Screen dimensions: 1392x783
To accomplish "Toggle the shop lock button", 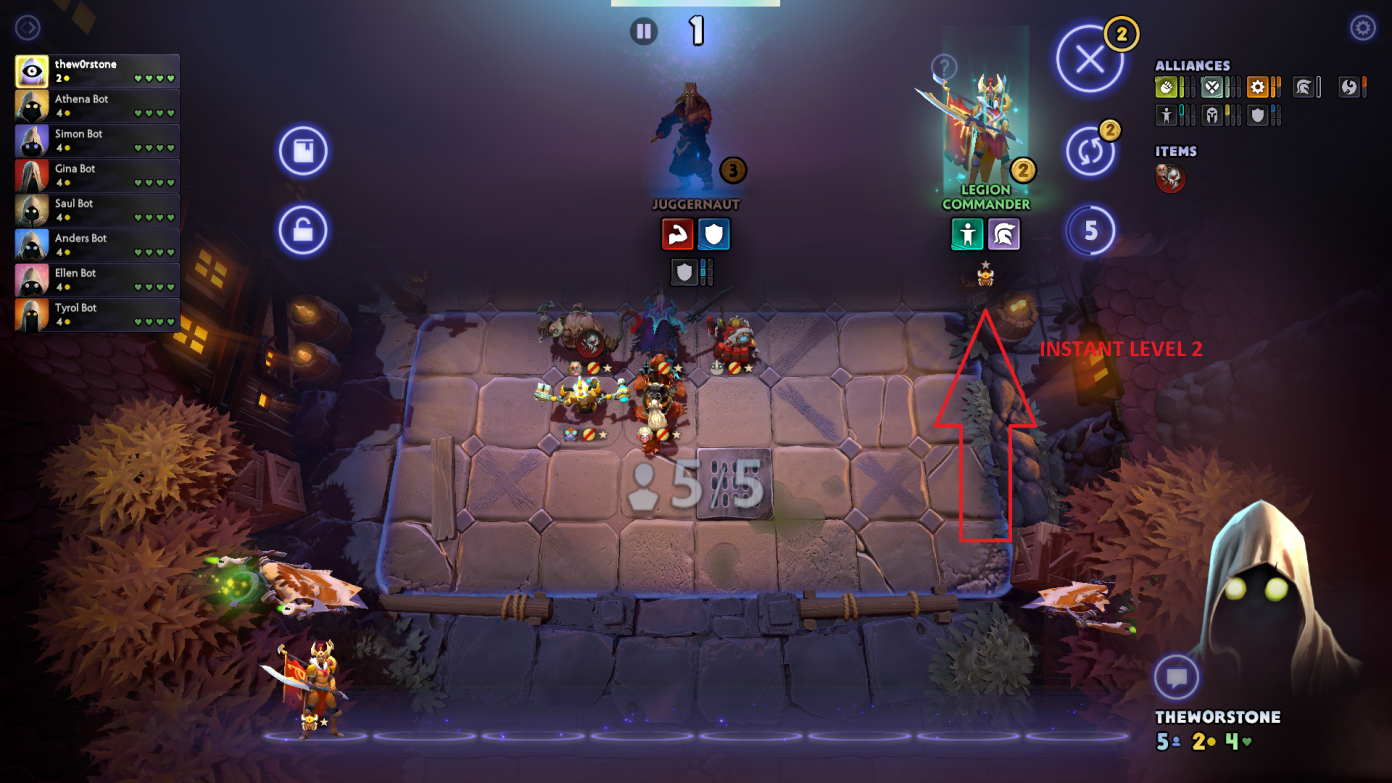I will [x=303, y=230].
